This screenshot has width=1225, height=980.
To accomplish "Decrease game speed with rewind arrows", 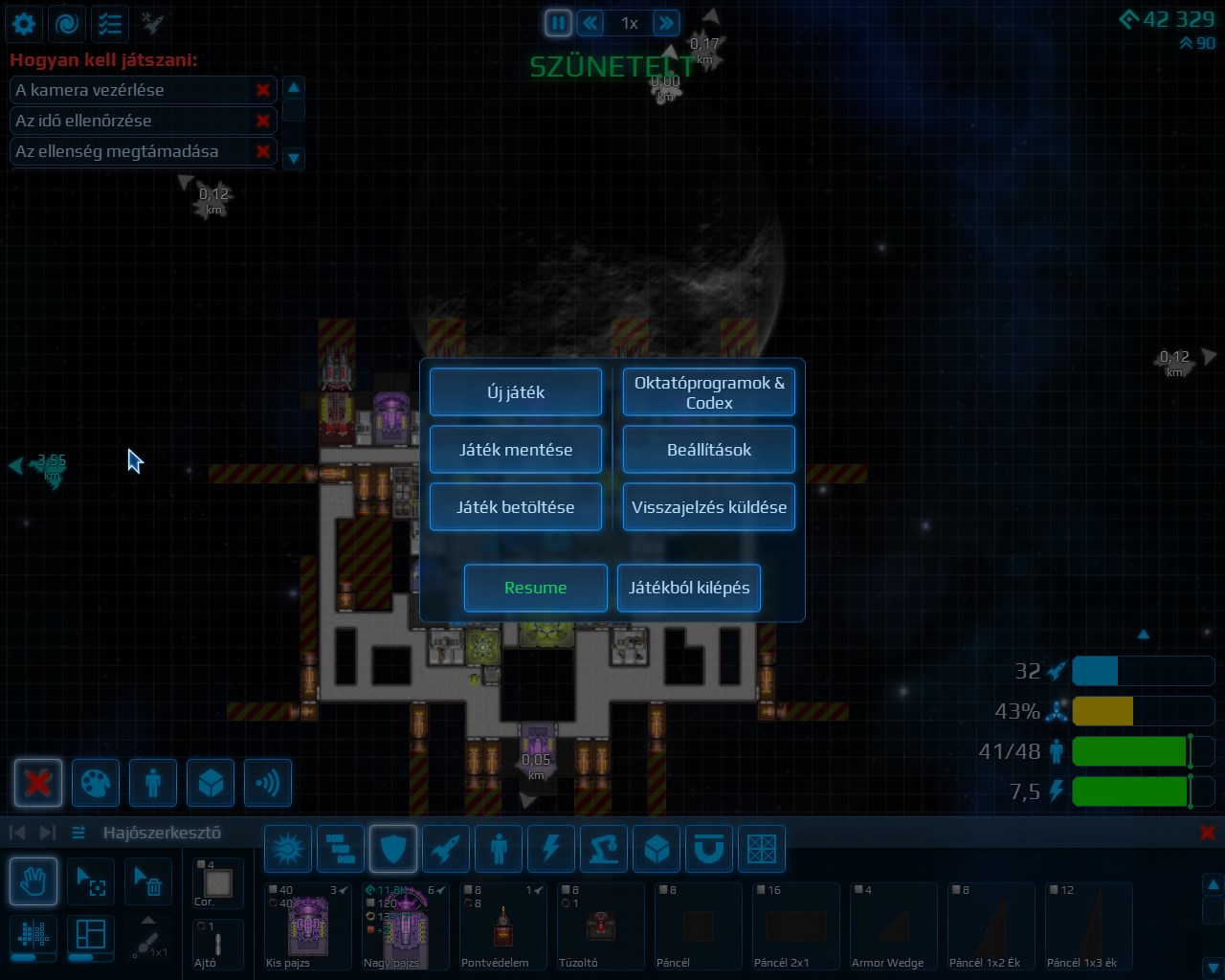I will click(x=590, y=22).
